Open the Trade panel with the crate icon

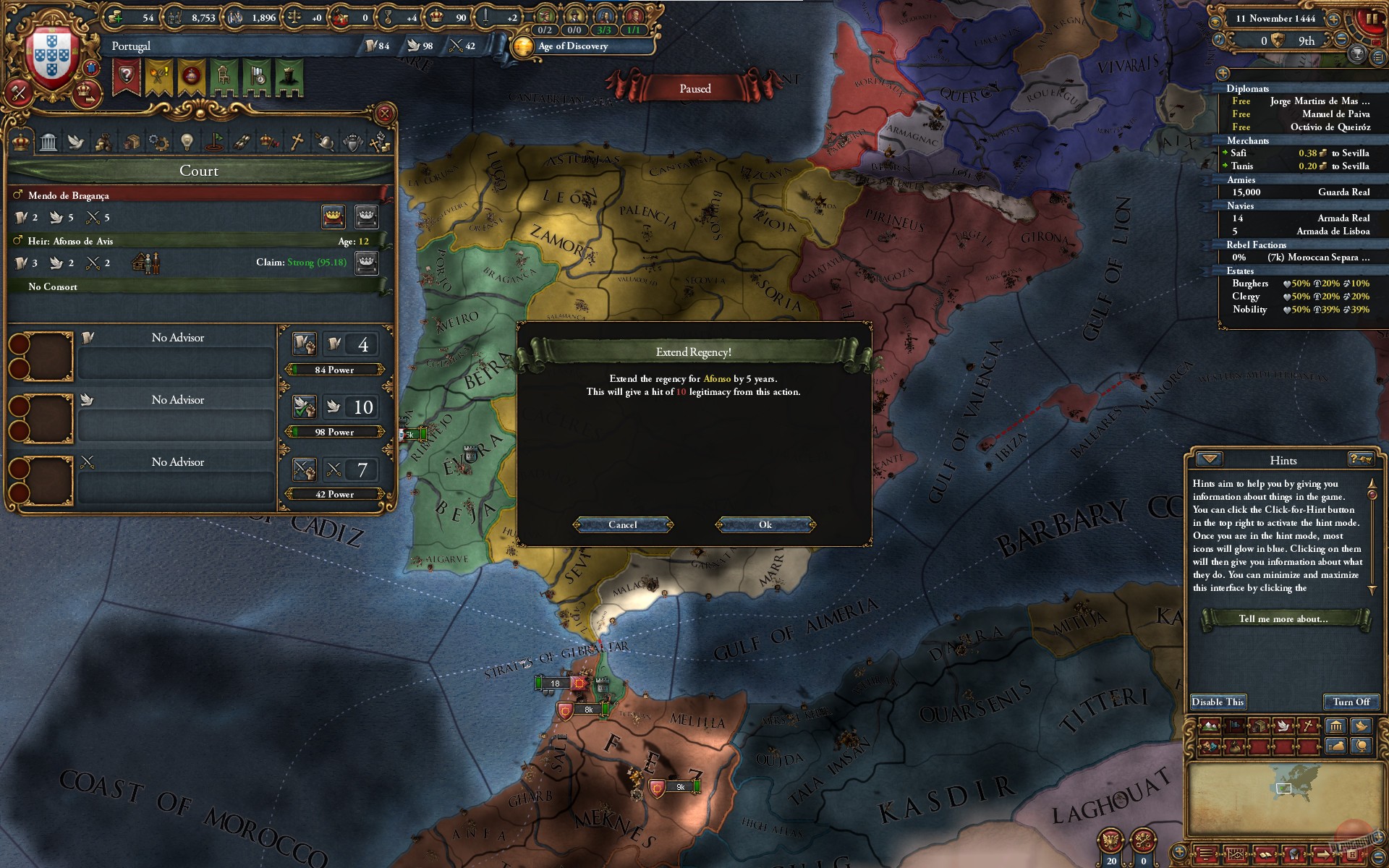(x=132, y=142)
